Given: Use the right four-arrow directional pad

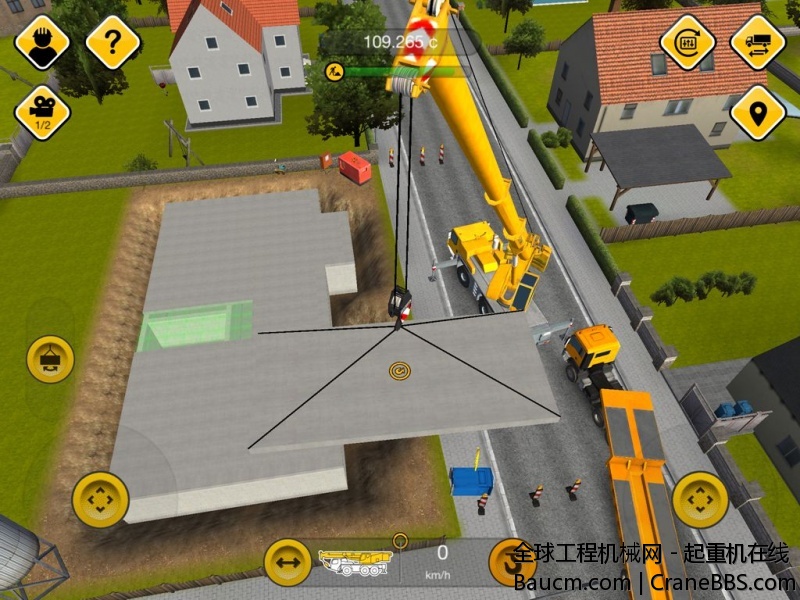Looking at the screenshot, I should [x=700, y=499].
